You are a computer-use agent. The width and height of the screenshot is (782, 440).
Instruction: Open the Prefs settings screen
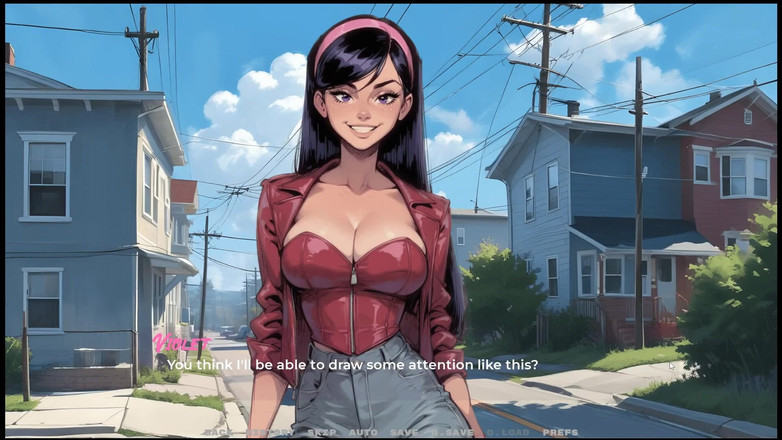tap(559, 432)
